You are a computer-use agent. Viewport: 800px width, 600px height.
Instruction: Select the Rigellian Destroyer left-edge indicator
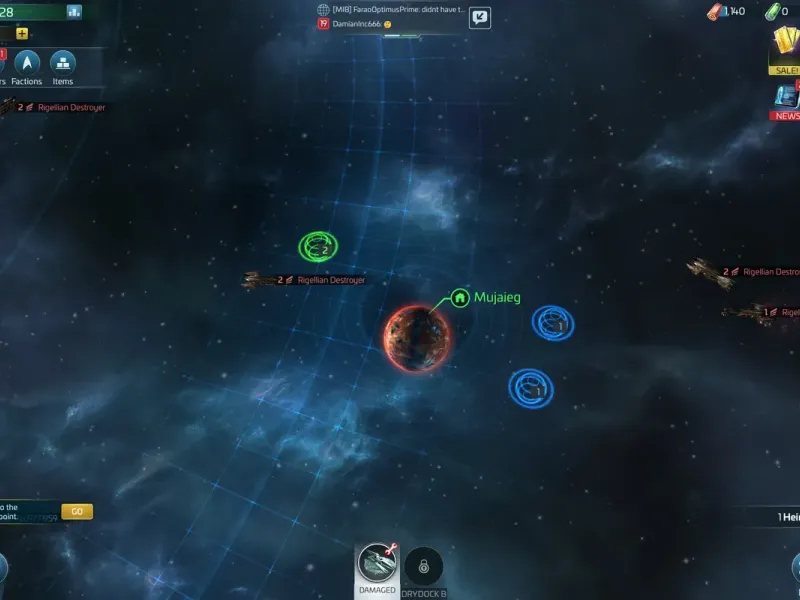[x=55, y=107]
